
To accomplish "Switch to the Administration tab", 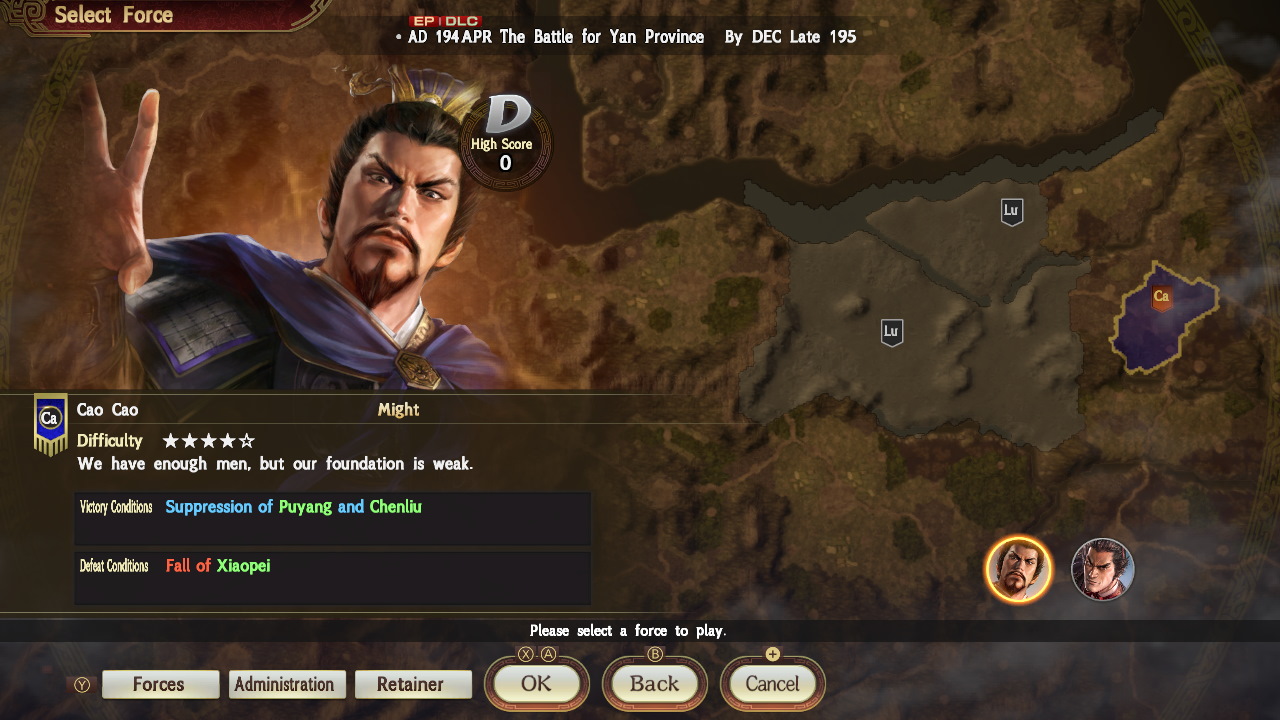I will tap(286, 684).
